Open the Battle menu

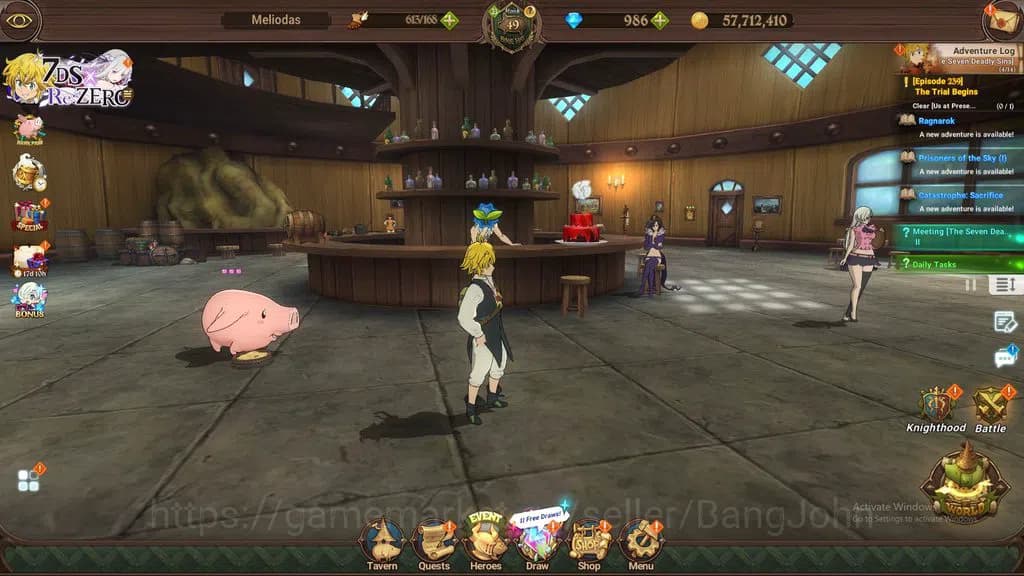tap(990, 408)
